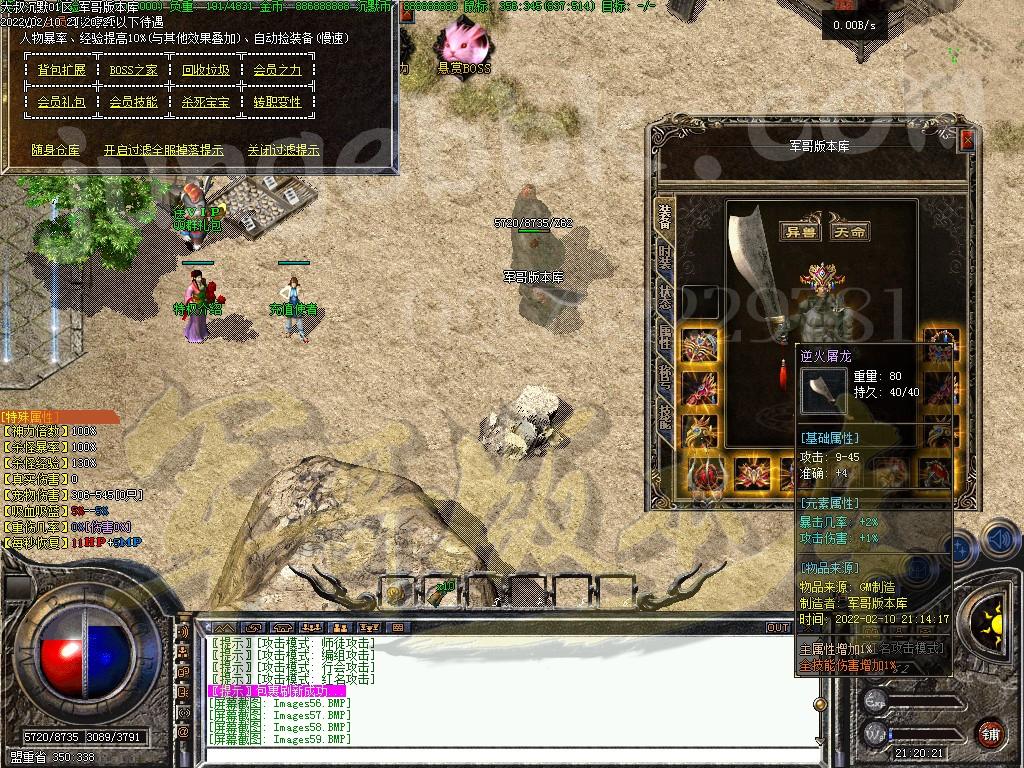The image size is (1024, 768).
Task: Close the character equipment panel
Action: point(967,141)
